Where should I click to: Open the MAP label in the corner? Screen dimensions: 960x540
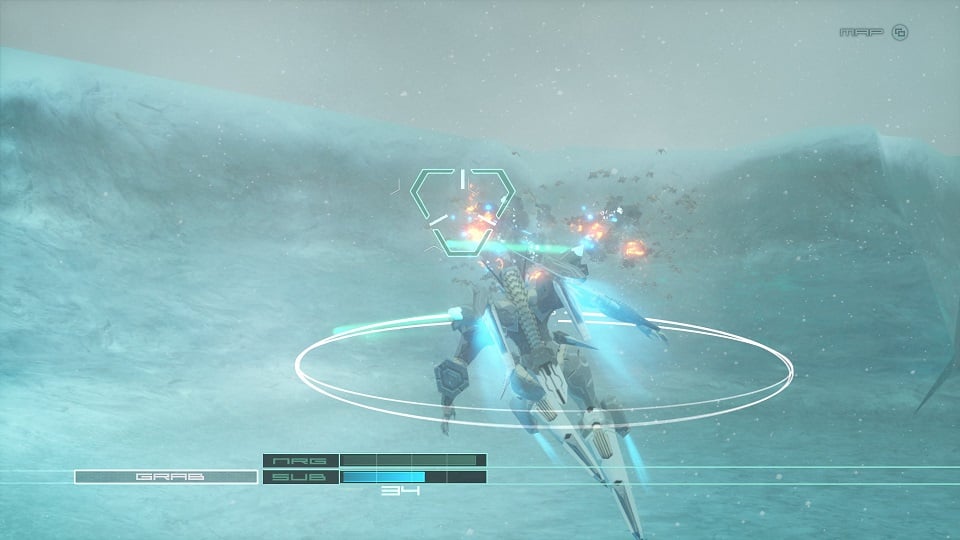point(863,32)
